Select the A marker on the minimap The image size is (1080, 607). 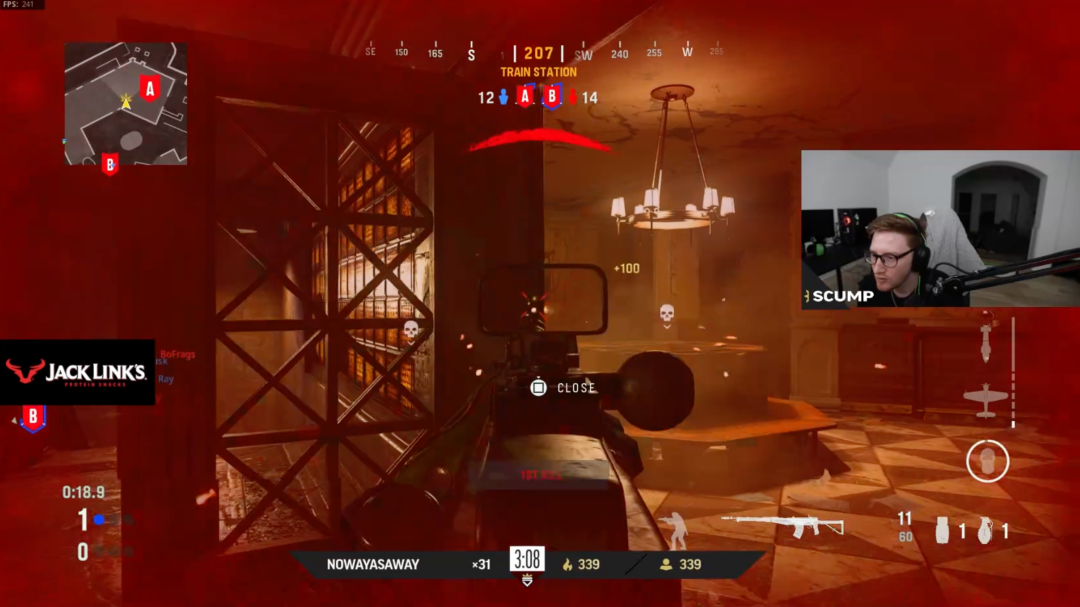150,89
